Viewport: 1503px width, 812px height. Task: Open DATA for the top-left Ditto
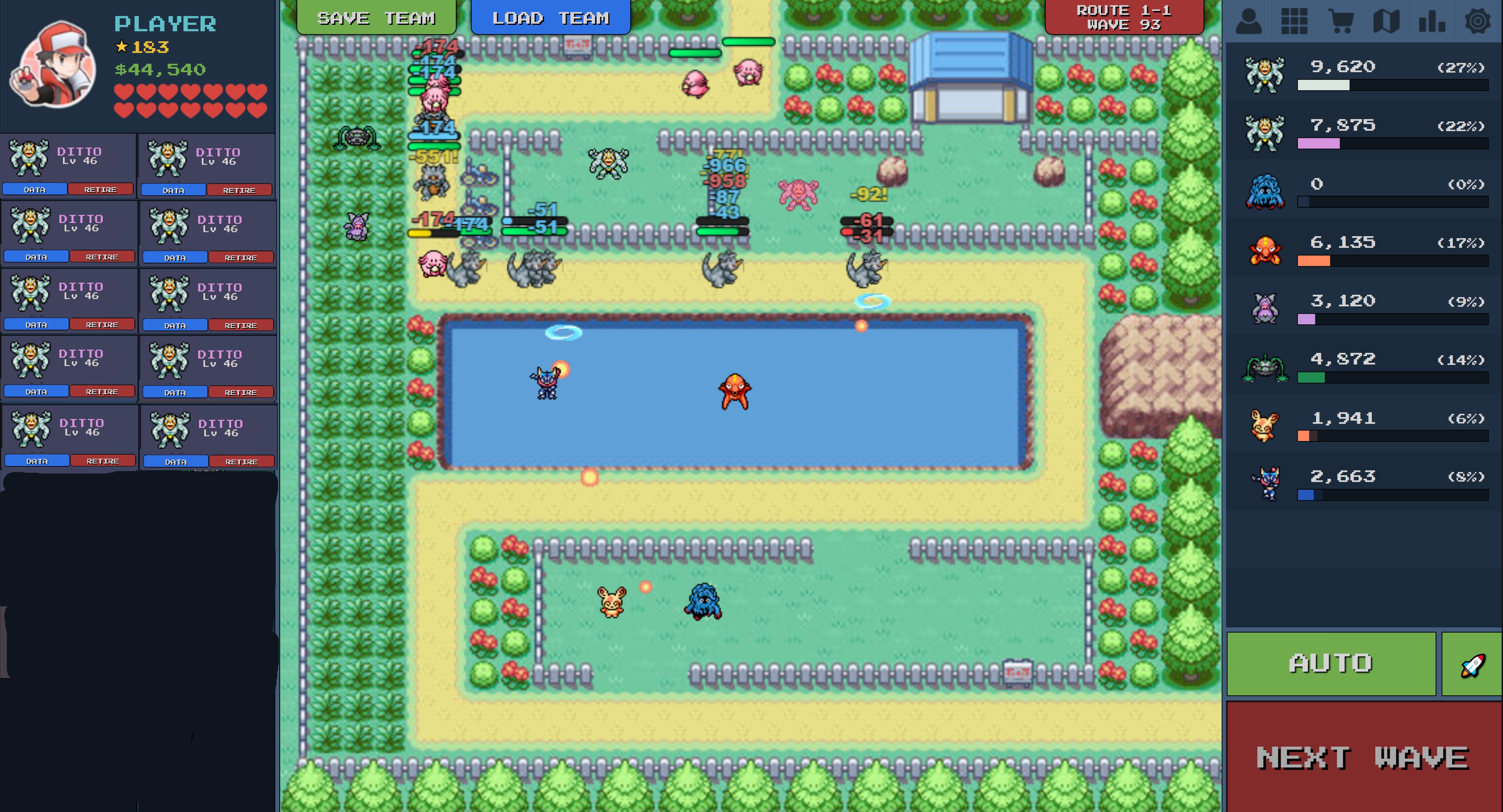(x=35, y=189)
